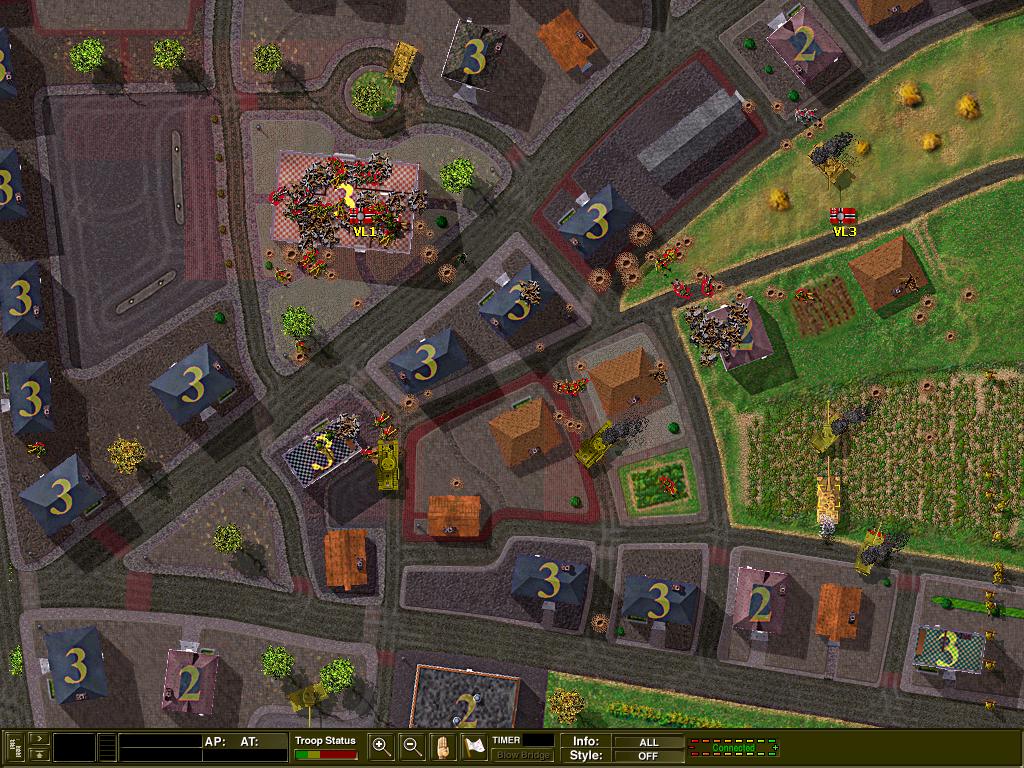Screen dimensions: 1024x768
Task: Zoom in with the magnifier plus button
Action: [381, 746]
